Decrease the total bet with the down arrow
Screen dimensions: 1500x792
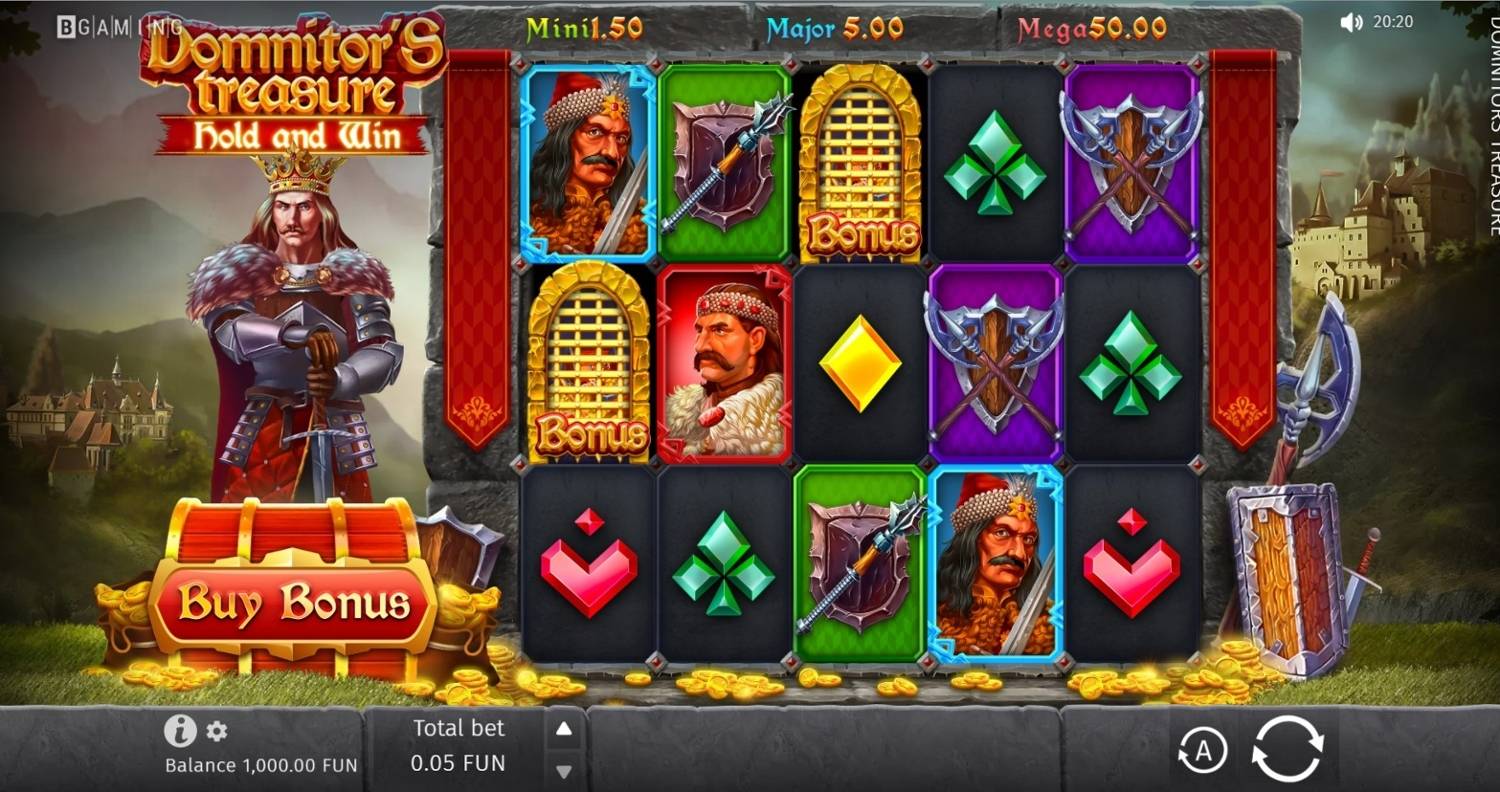pyautogui.click(x=566, y=770)
